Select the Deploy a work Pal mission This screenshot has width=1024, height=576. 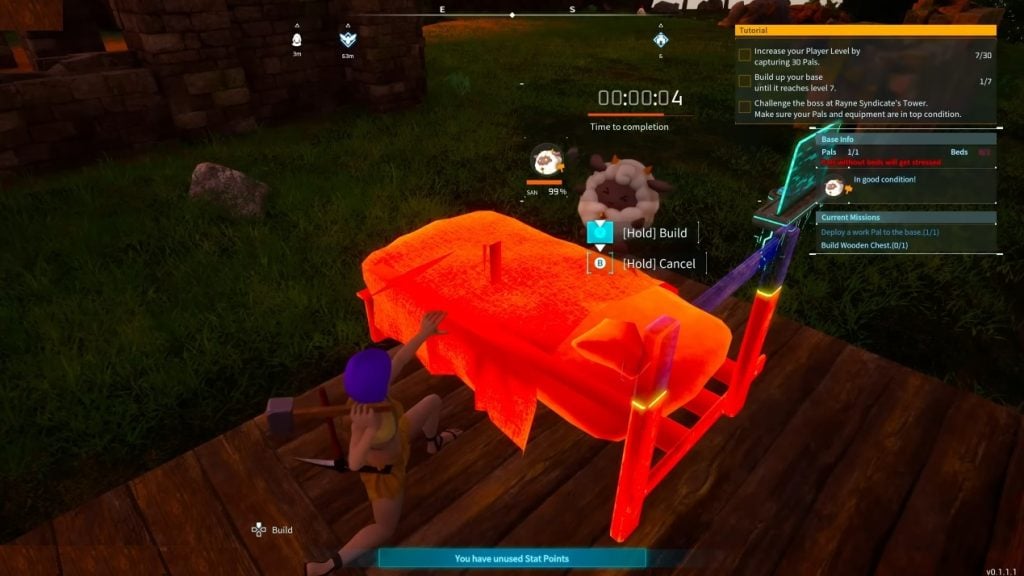tap(880, 232)
